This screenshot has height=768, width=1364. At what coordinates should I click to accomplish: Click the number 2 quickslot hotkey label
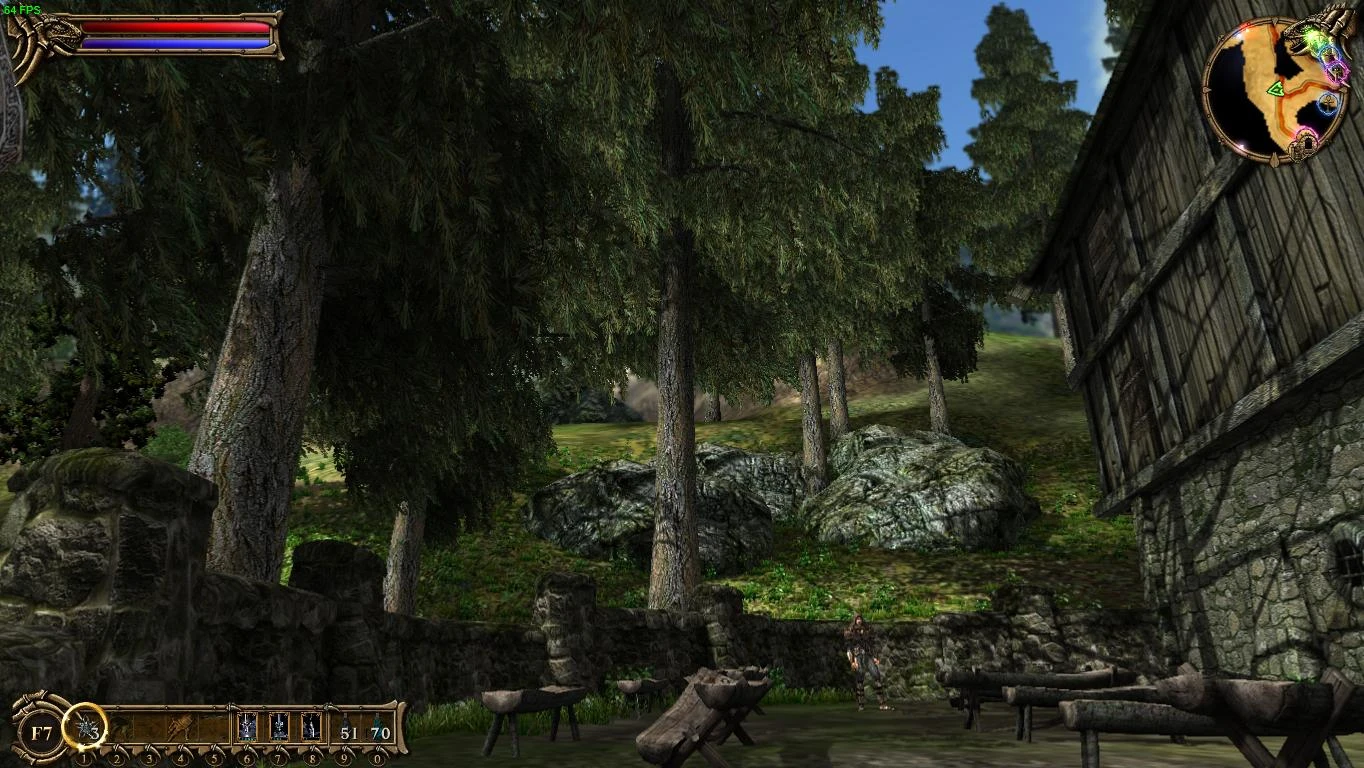click(117, 757)
